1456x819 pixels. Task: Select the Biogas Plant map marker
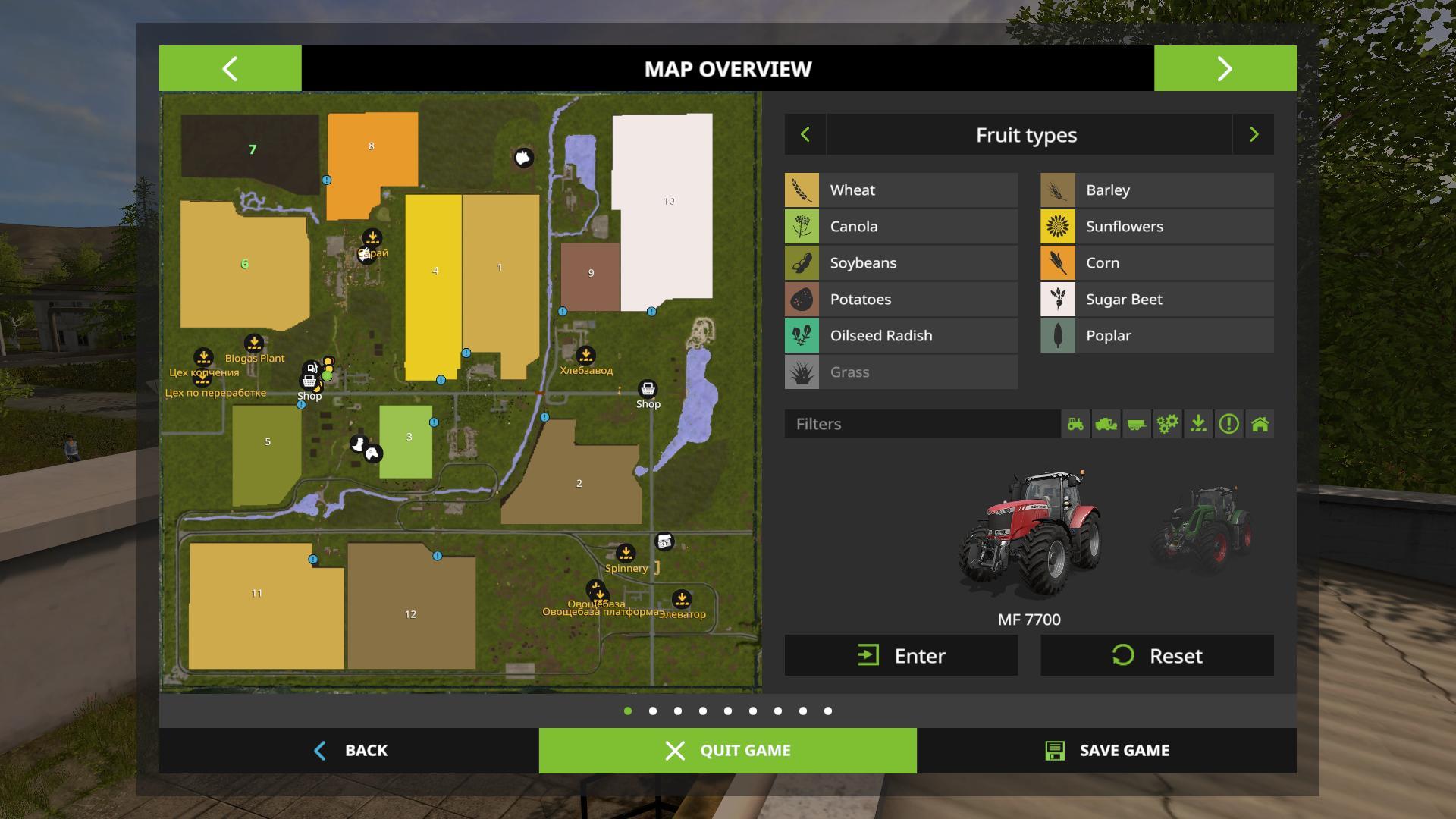(254, 344)
